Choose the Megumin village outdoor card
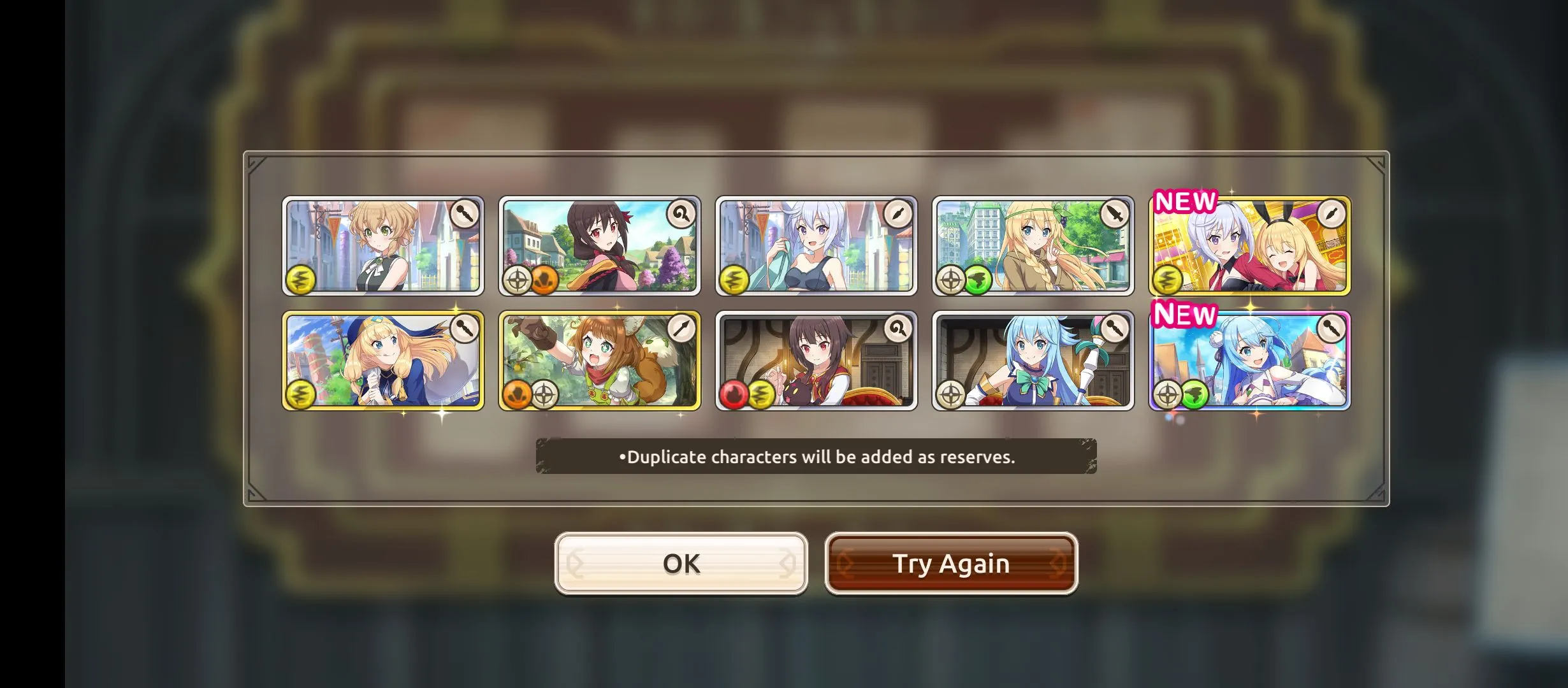1568x688 pixels. (x=599, y=246)
